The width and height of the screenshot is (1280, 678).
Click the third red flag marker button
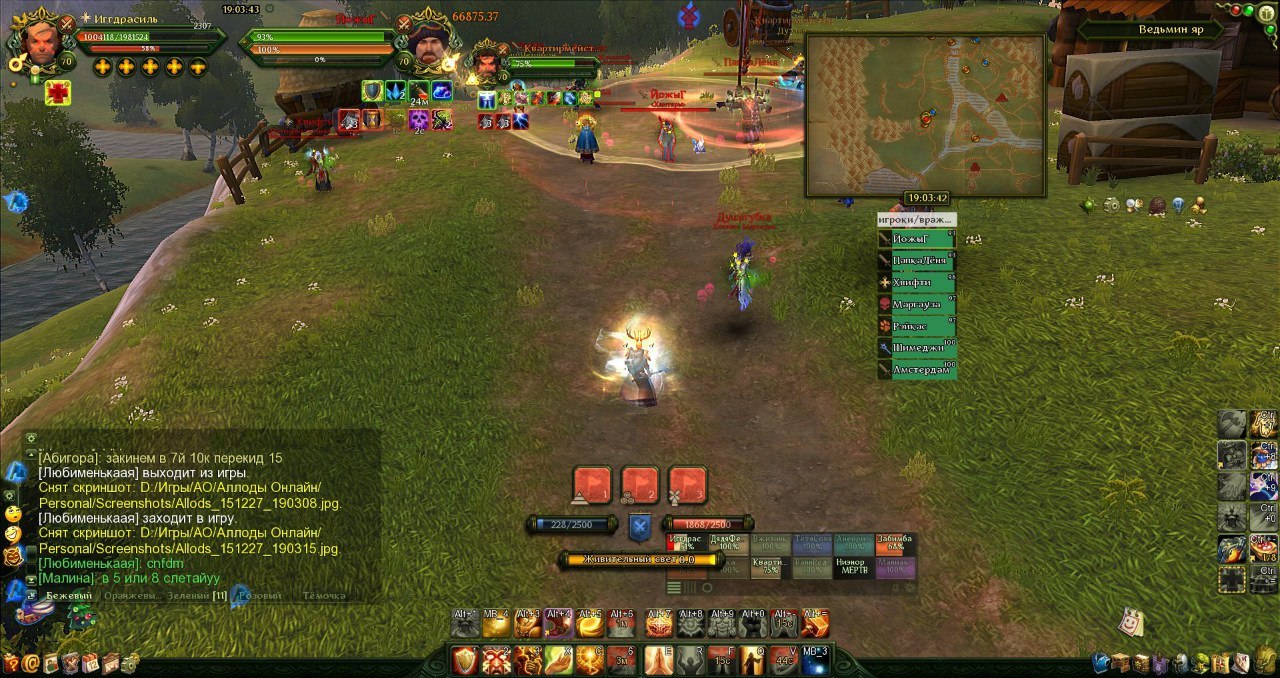pos(688,485)
